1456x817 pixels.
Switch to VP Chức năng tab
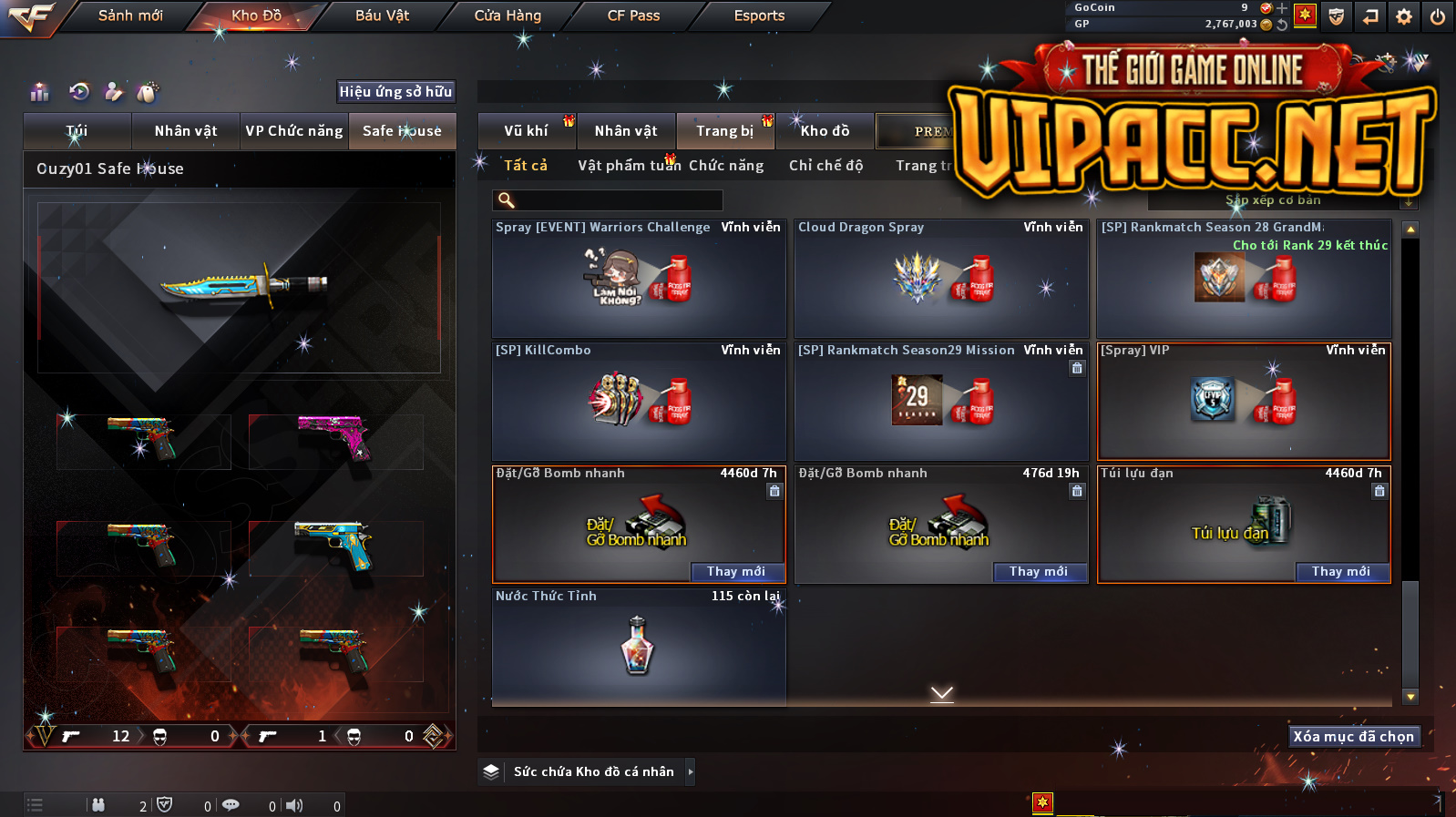[293, 131]
